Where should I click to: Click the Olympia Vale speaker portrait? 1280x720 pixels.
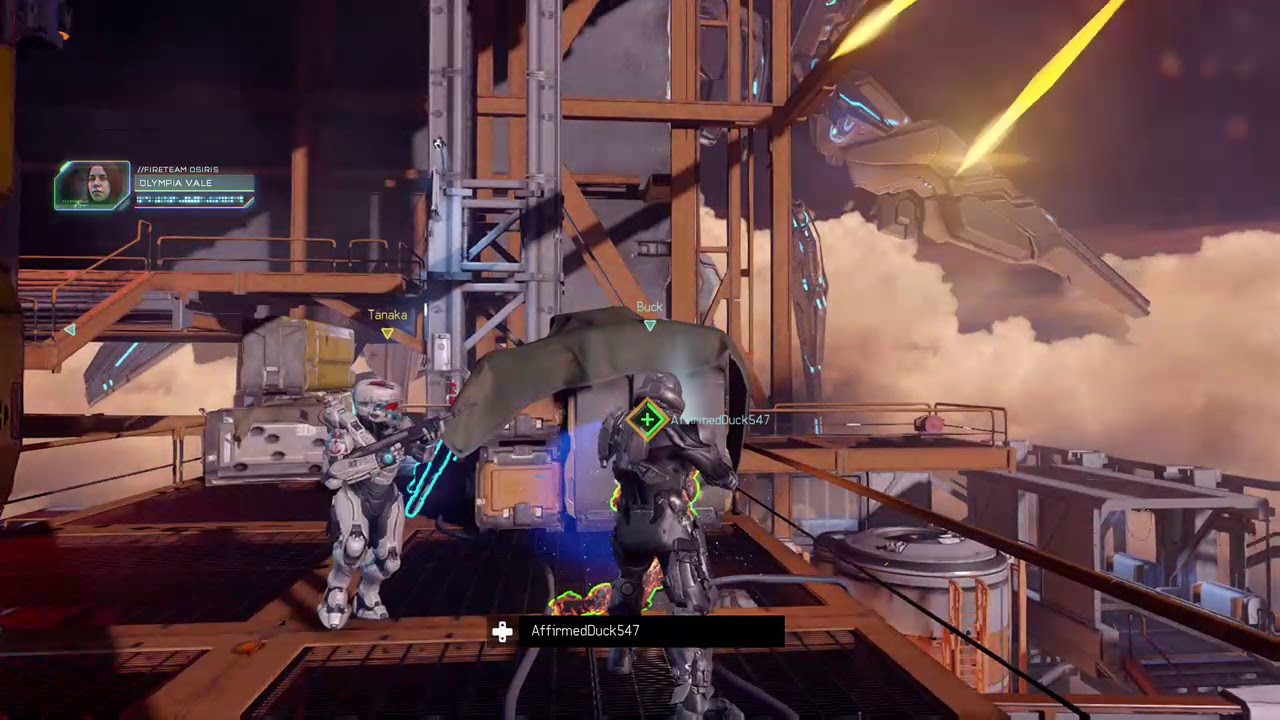pyautogui.click(x=92, y=185)
